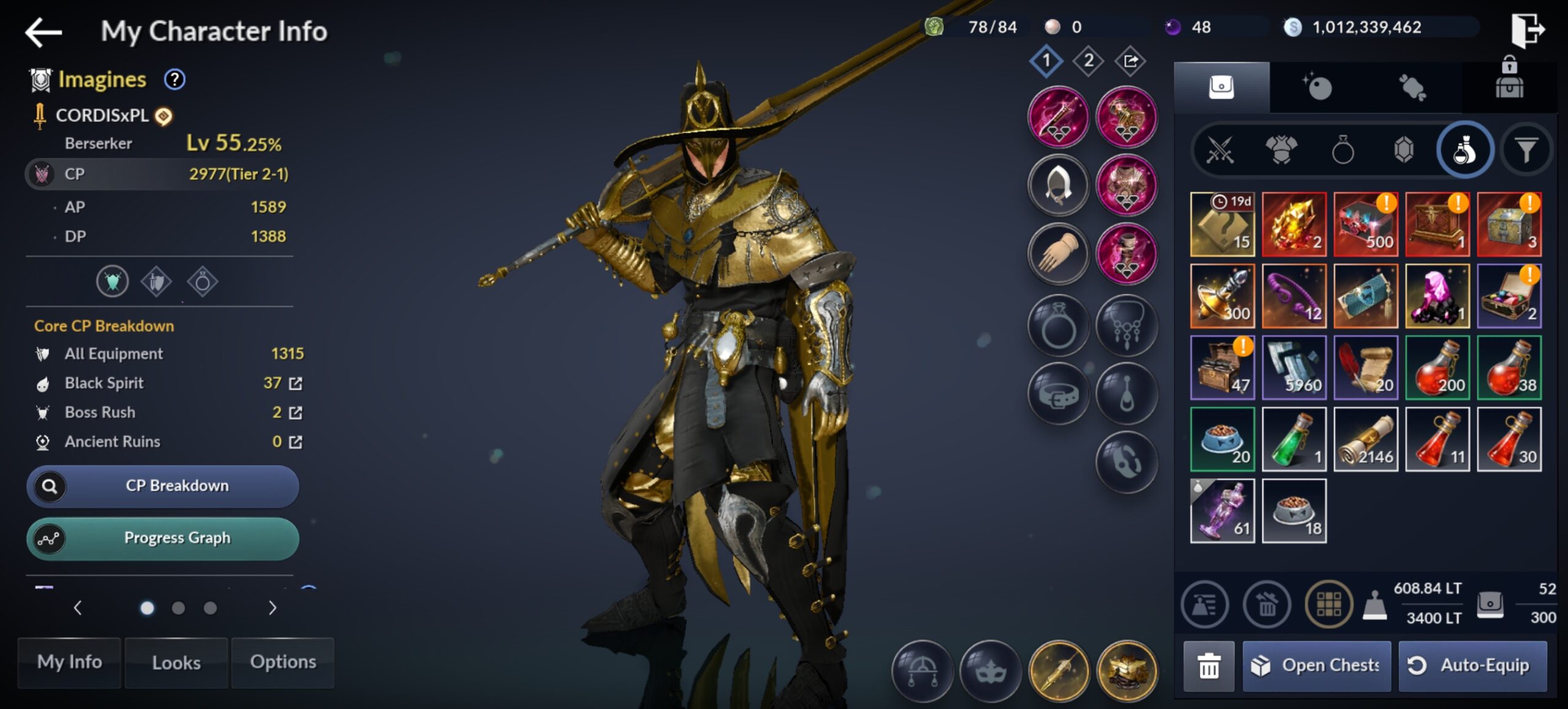
Task: Filter inventory by weapons crossed swords
Action: (x=1219, y=150)
